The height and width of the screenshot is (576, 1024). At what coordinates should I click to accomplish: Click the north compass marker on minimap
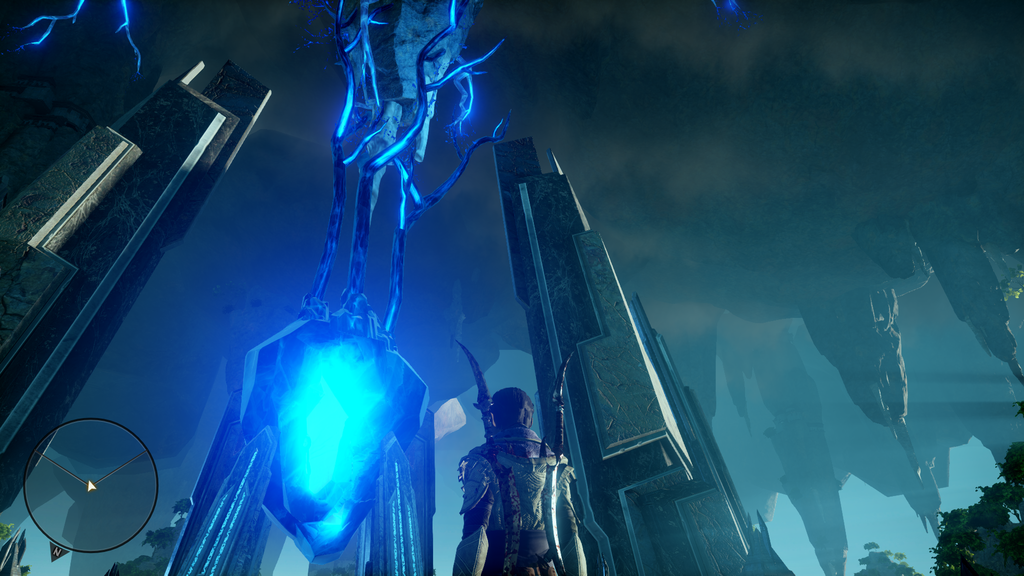point(57,549)
